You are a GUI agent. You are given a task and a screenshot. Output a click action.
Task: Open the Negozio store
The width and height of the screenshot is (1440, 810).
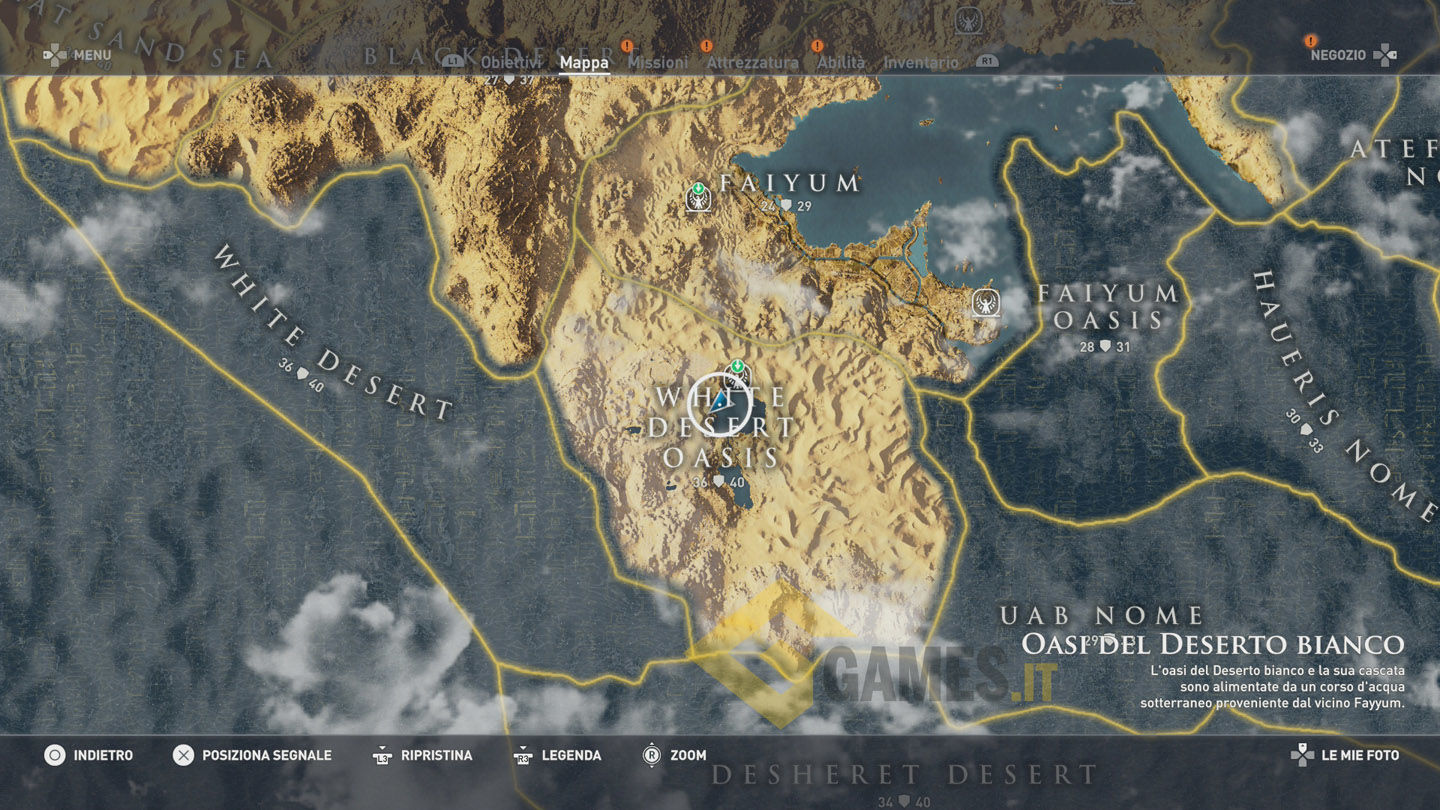1338,55
